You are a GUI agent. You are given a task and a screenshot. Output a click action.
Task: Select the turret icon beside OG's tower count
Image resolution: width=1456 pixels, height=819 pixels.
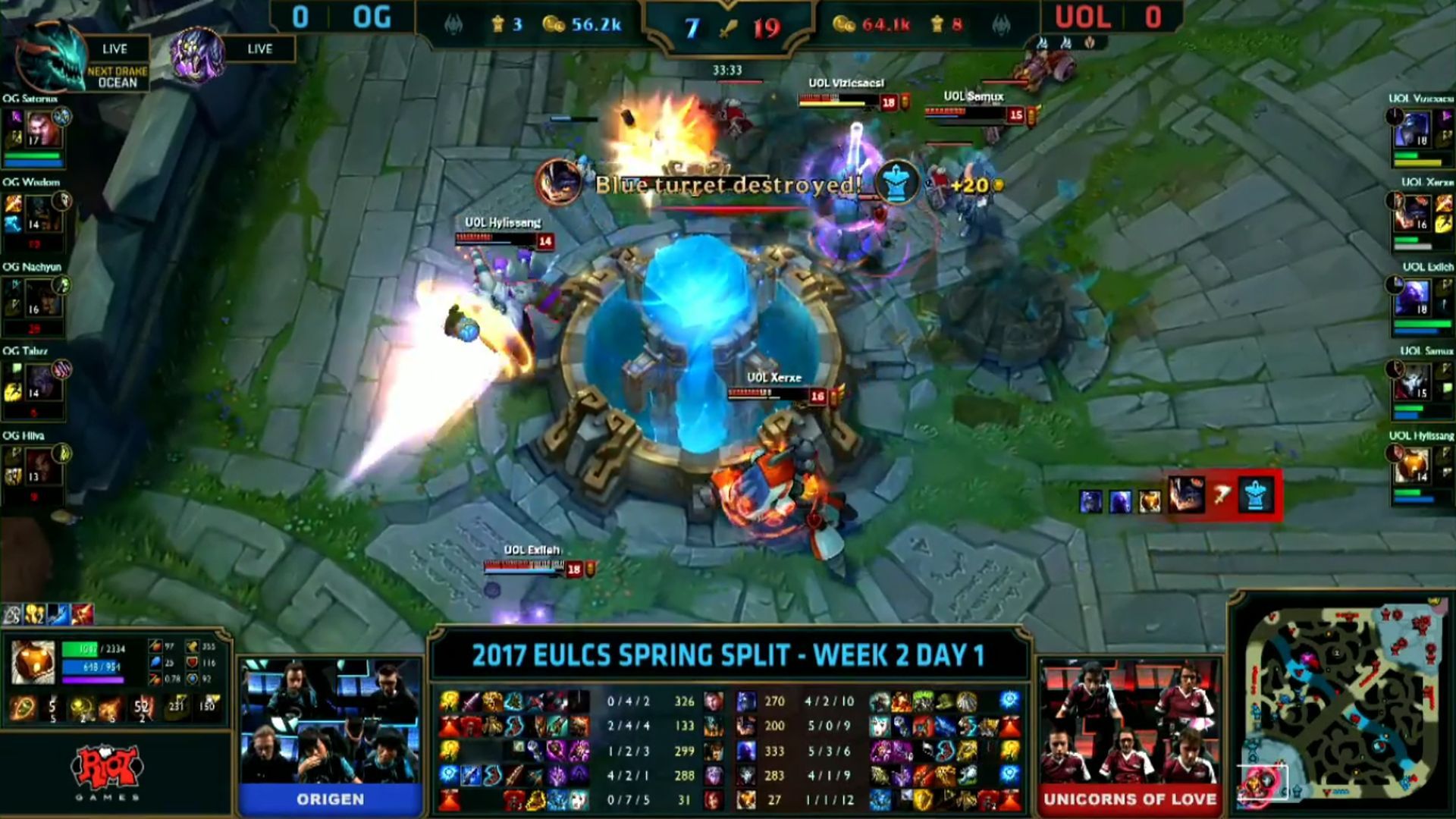click(498, 23)
